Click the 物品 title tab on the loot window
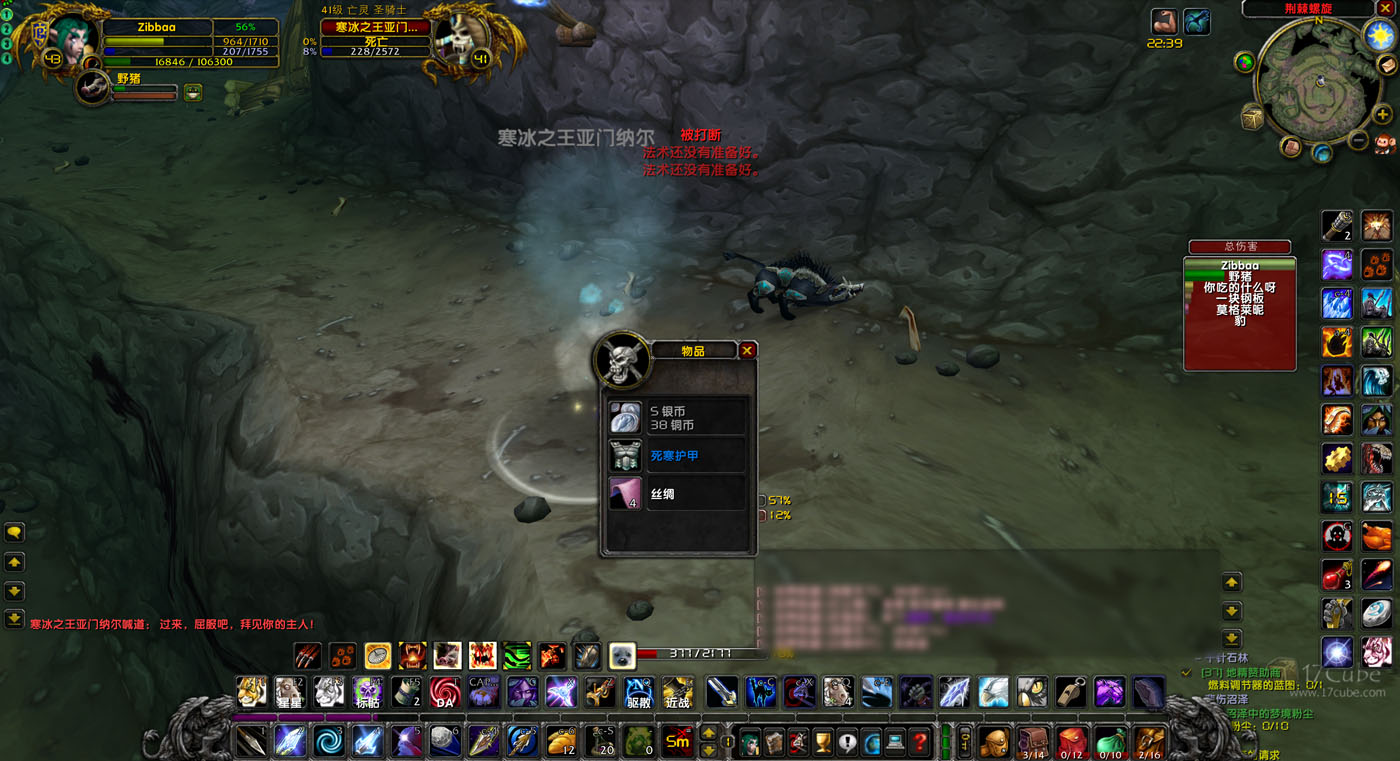This screenshot has width=1400, height=761. [x=694, y=350]
